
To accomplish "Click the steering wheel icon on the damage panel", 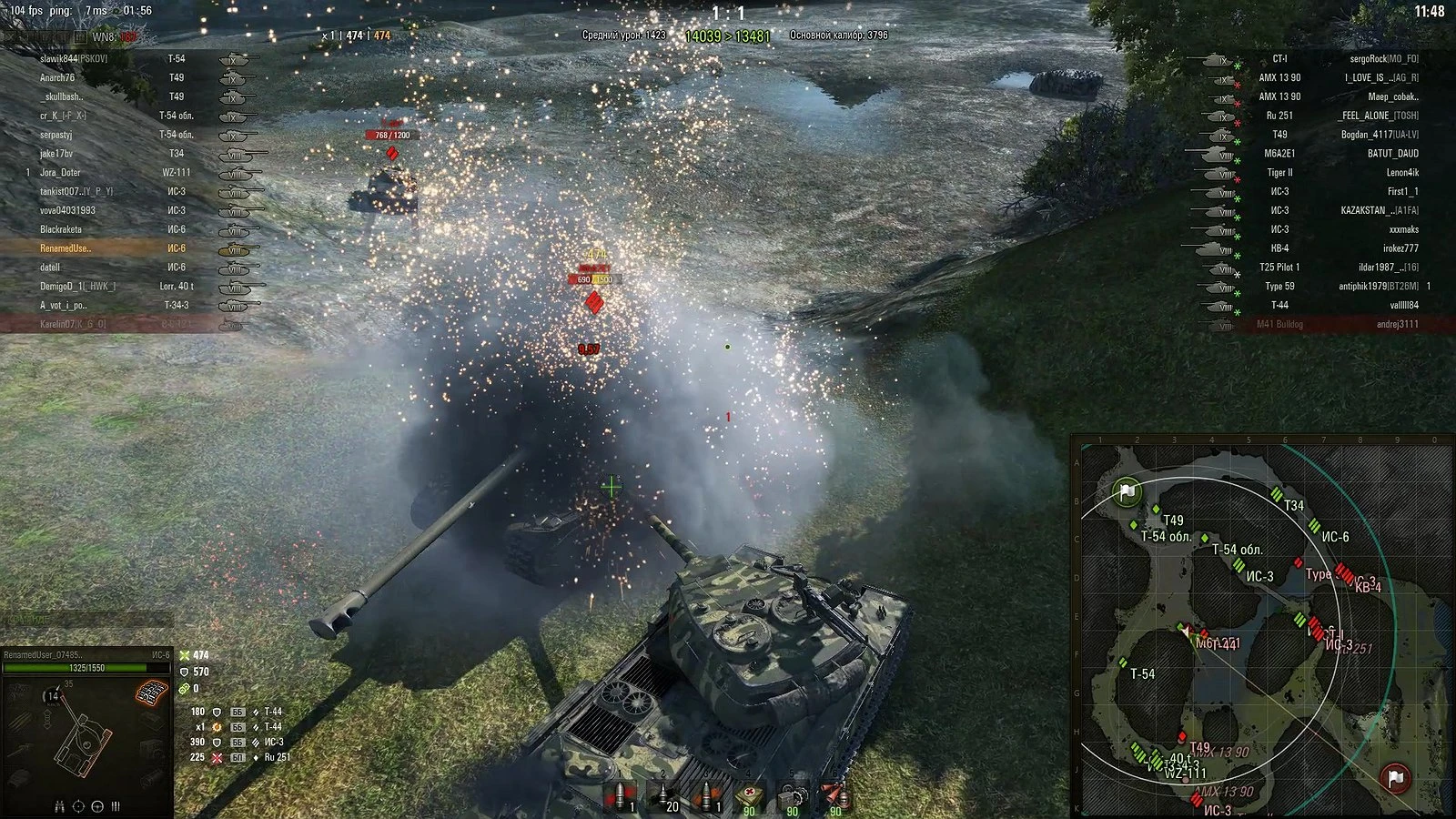I will coord(97,807).
